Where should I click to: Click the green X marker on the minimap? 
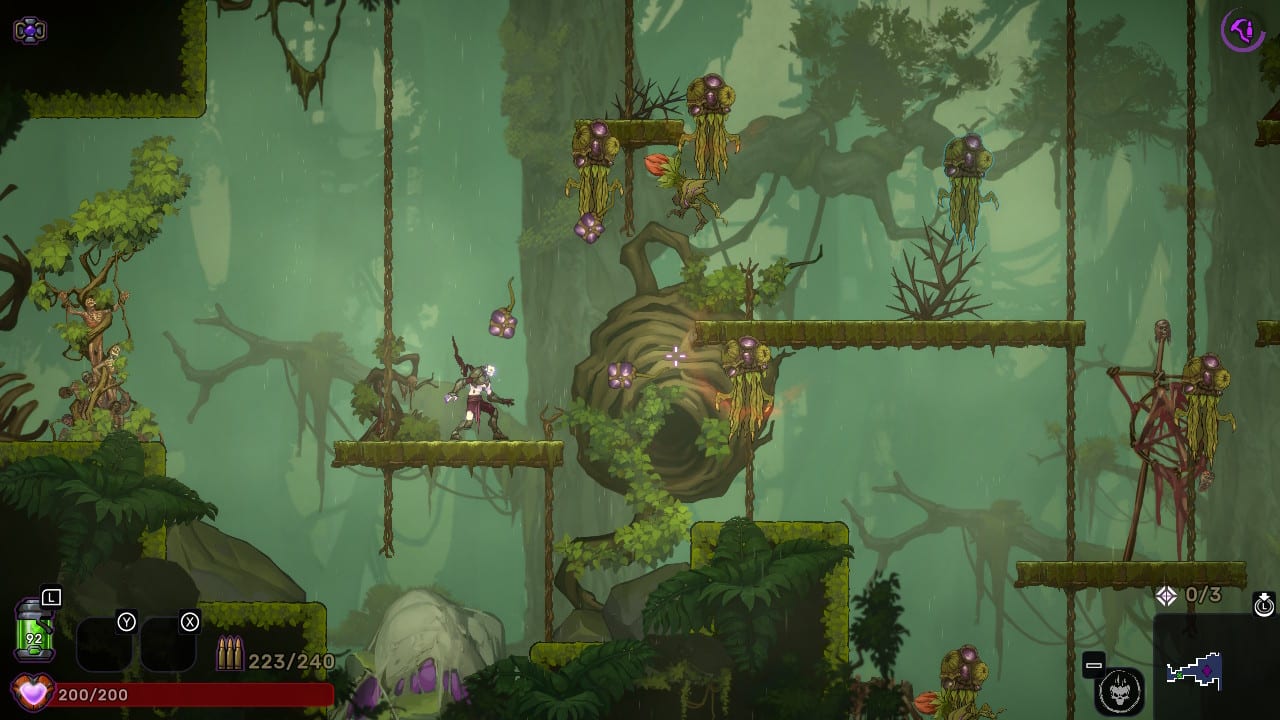[1179, 675]
